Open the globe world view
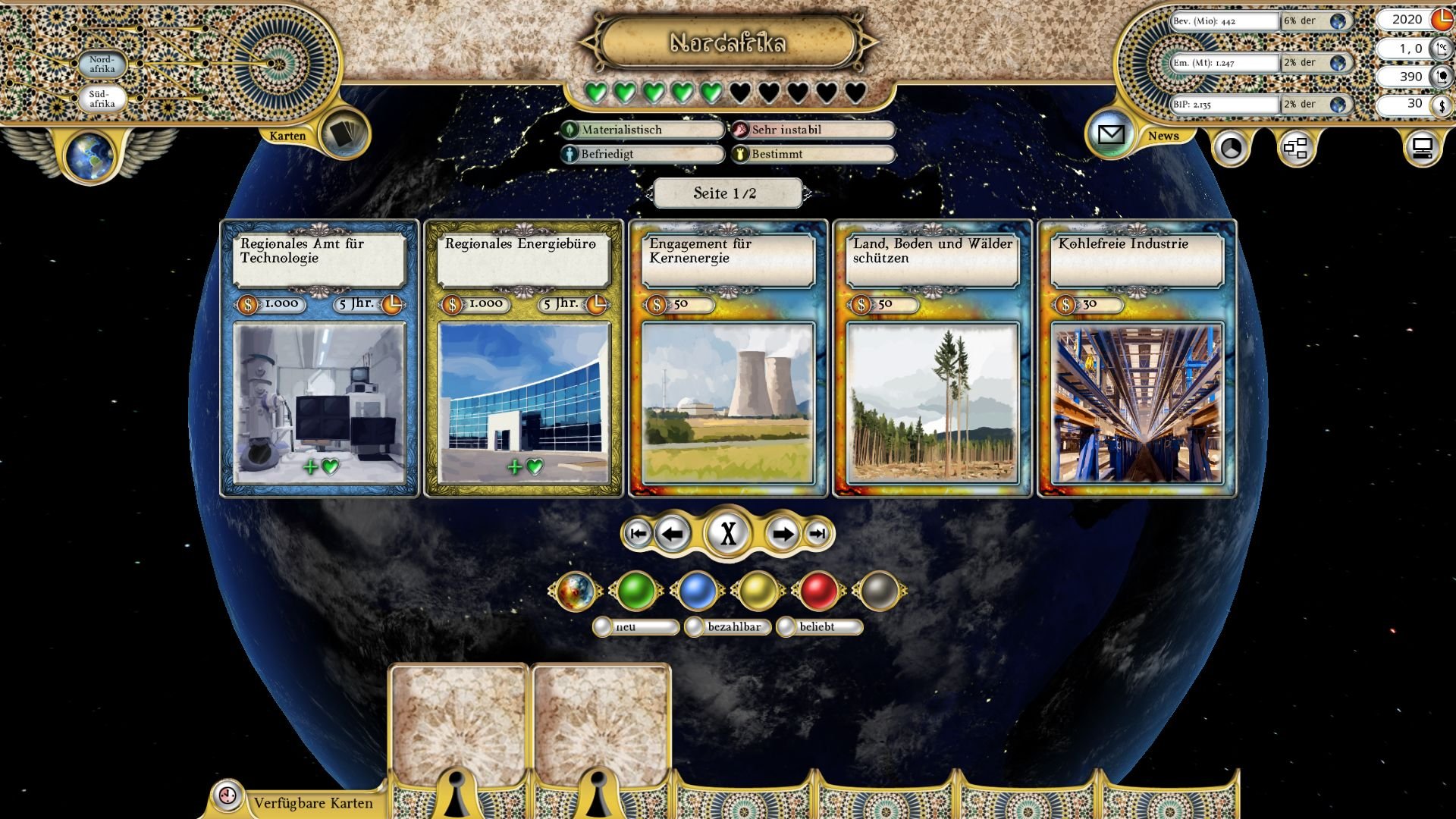Screen dimensions: 1456x819 click(x=90, y=156)
